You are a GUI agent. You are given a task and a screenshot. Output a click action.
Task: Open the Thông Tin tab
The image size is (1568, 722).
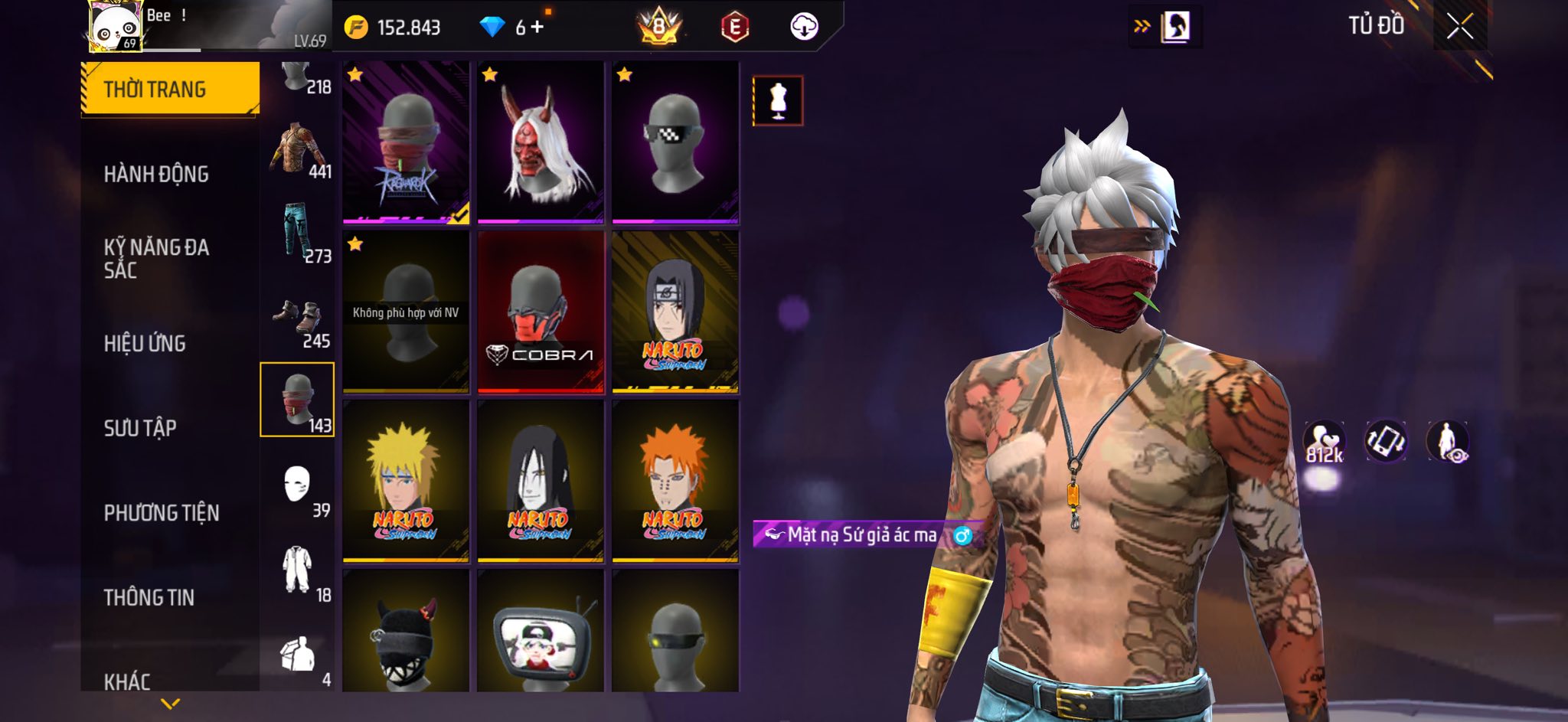point(149,597)
